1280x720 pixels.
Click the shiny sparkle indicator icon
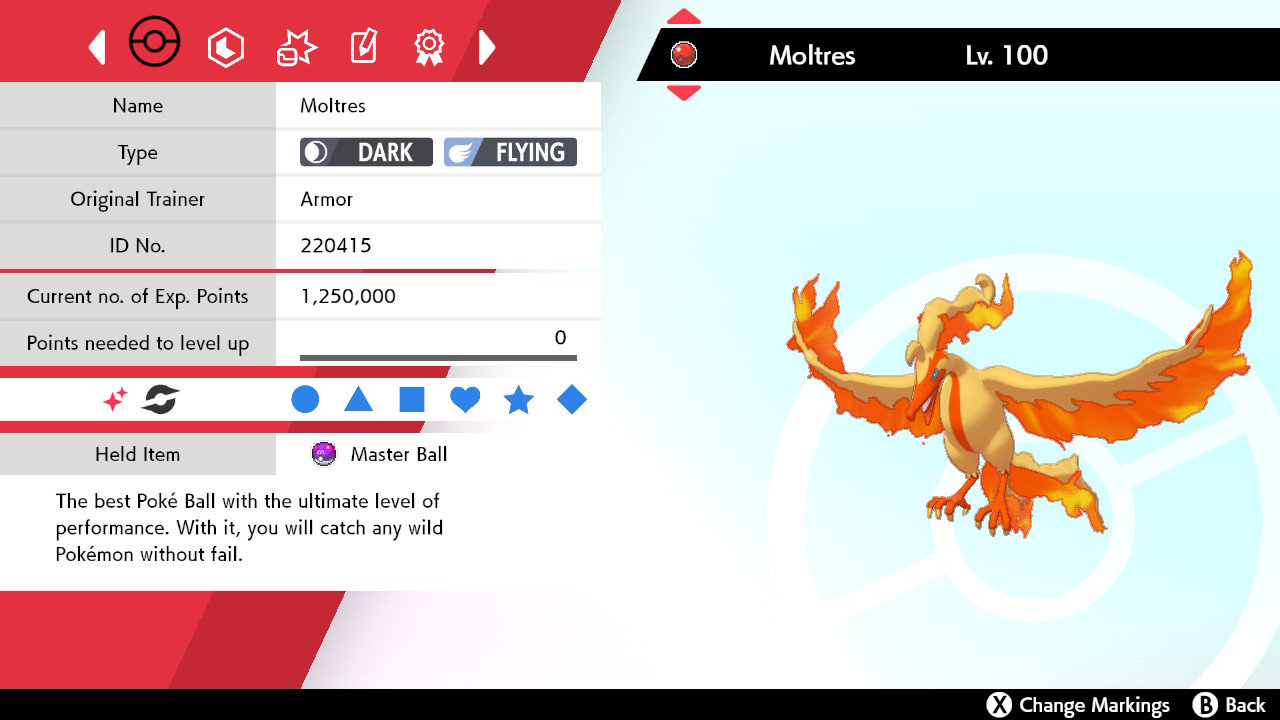click(x=113, y=399)
